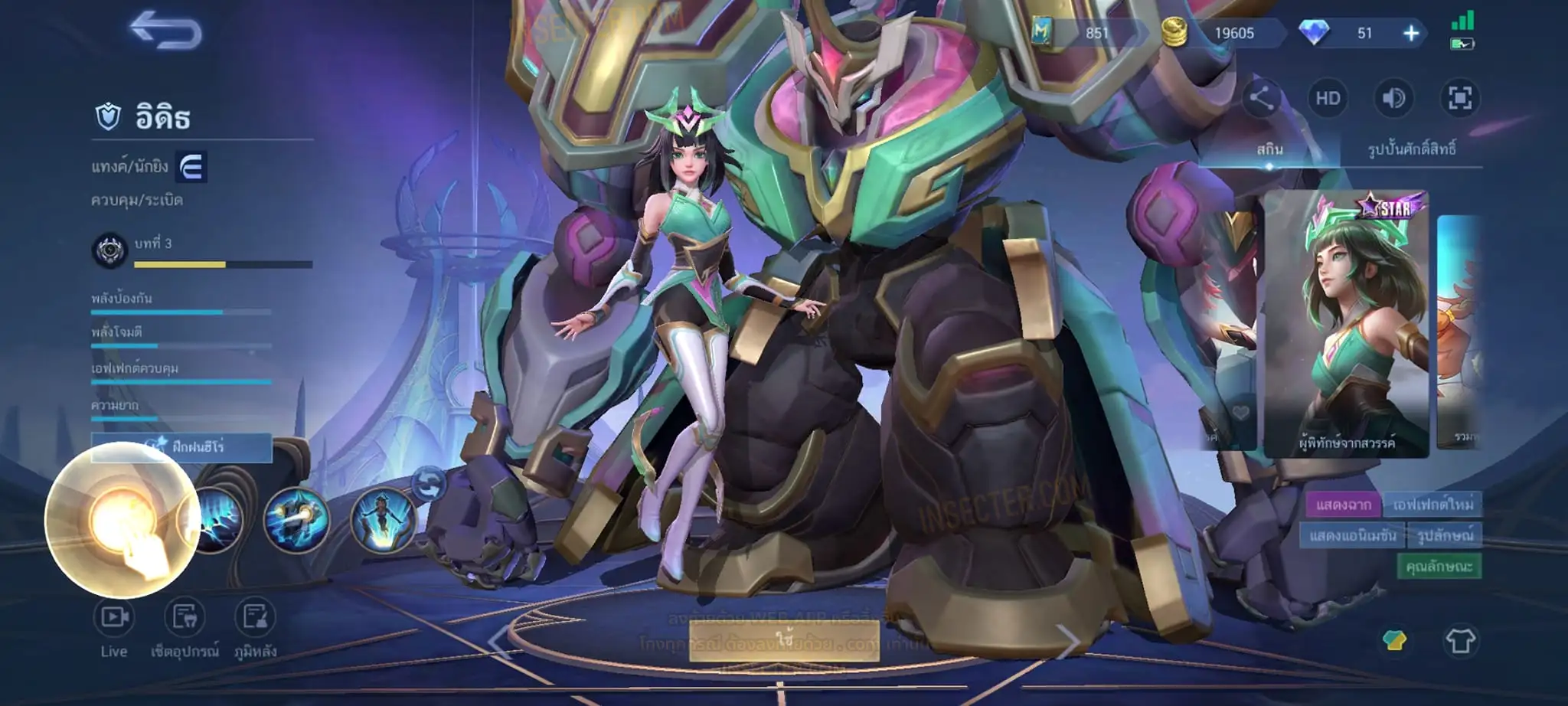Open the shirt wardrobe icon
Screen dimensions: 1568x706
coord(1459,640)
